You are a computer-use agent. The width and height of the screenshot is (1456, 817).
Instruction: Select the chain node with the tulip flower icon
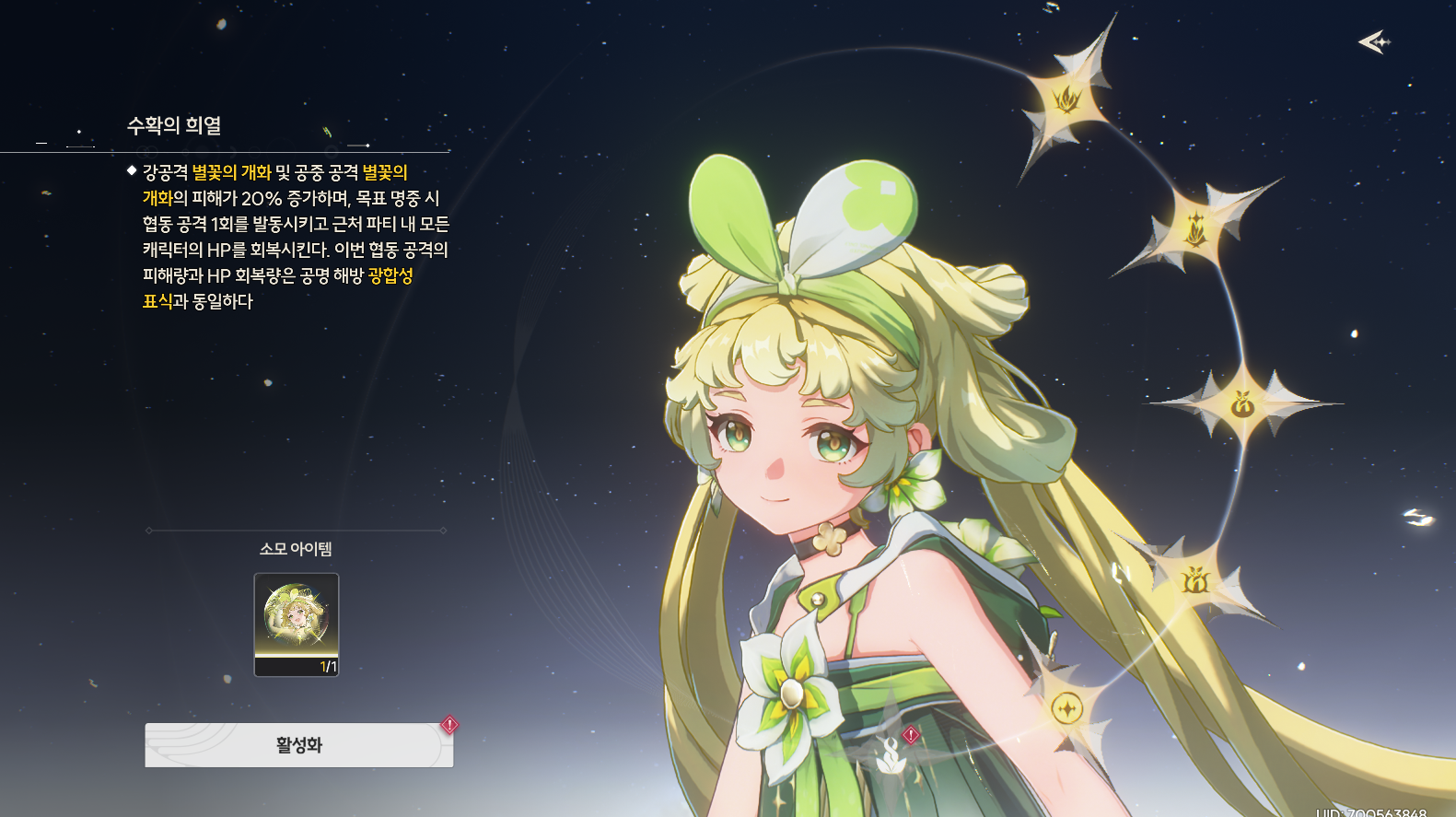tap(1194, 580)
